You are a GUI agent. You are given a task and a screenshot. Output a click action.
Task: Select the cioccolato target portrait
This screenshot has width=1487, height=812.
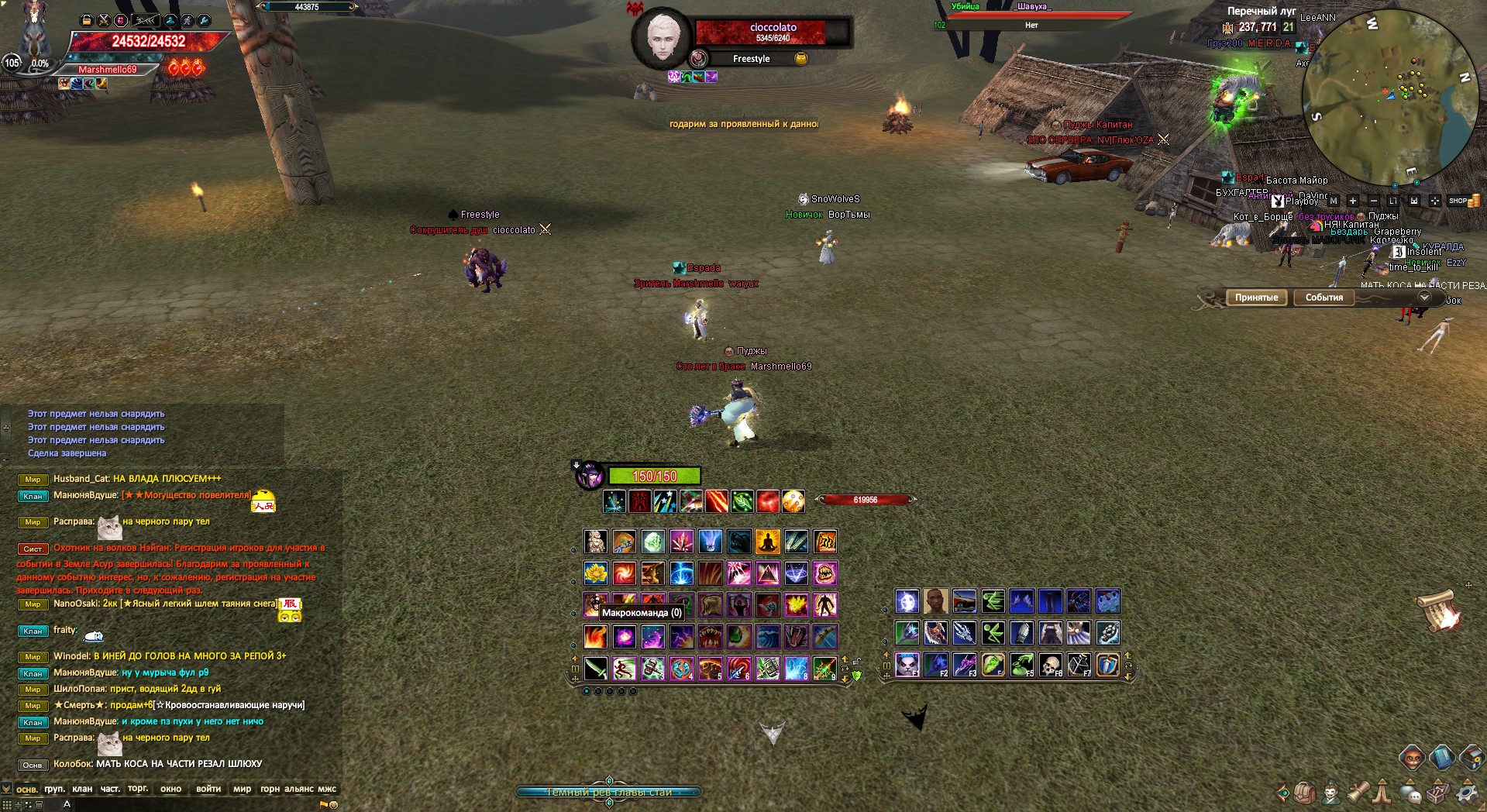(x=661, y=37)
